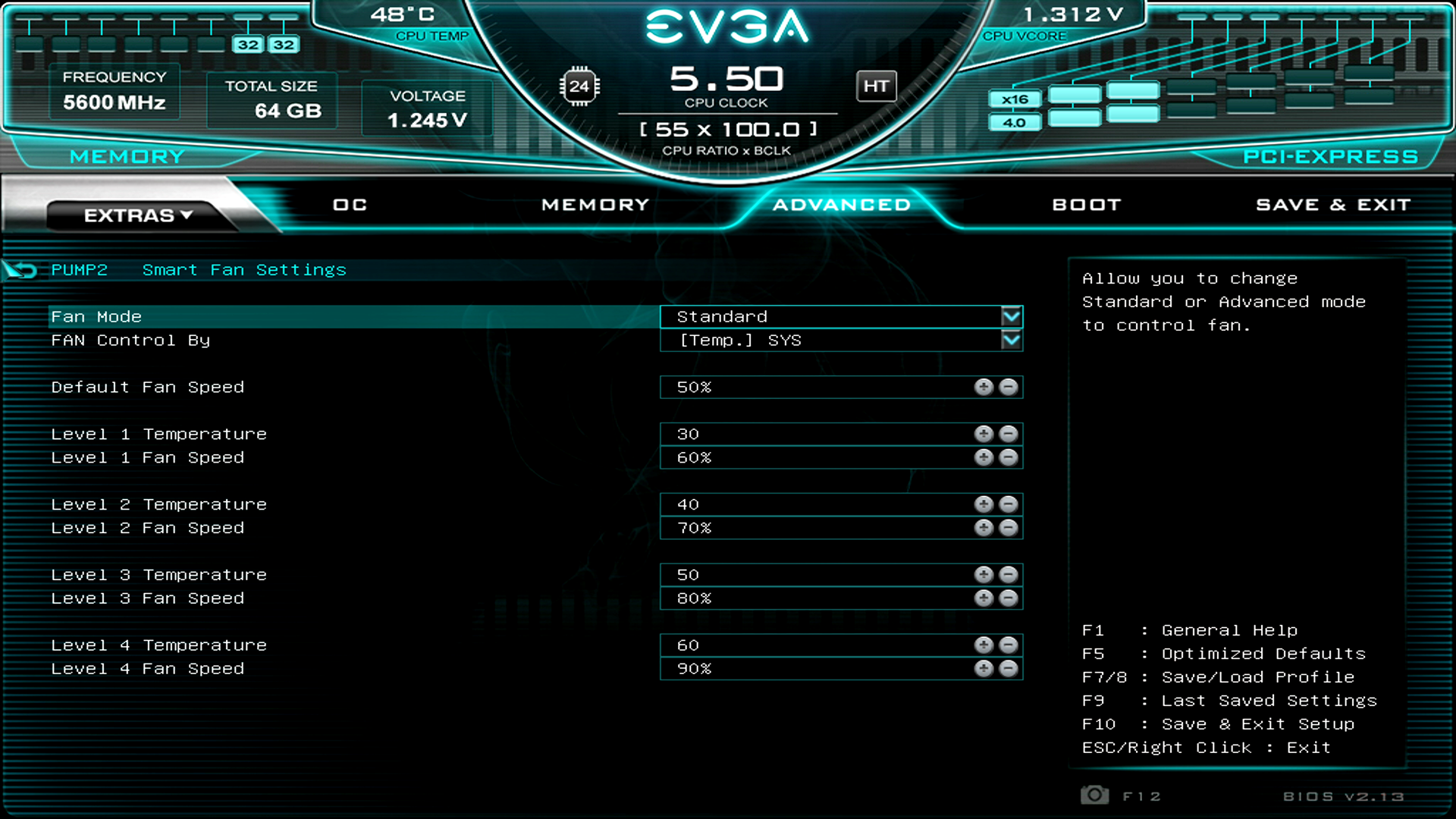Increase Level 1 Fan Speed with plus button
Image resolution: width=1456 pixels, height=819 pixels.
984,457
